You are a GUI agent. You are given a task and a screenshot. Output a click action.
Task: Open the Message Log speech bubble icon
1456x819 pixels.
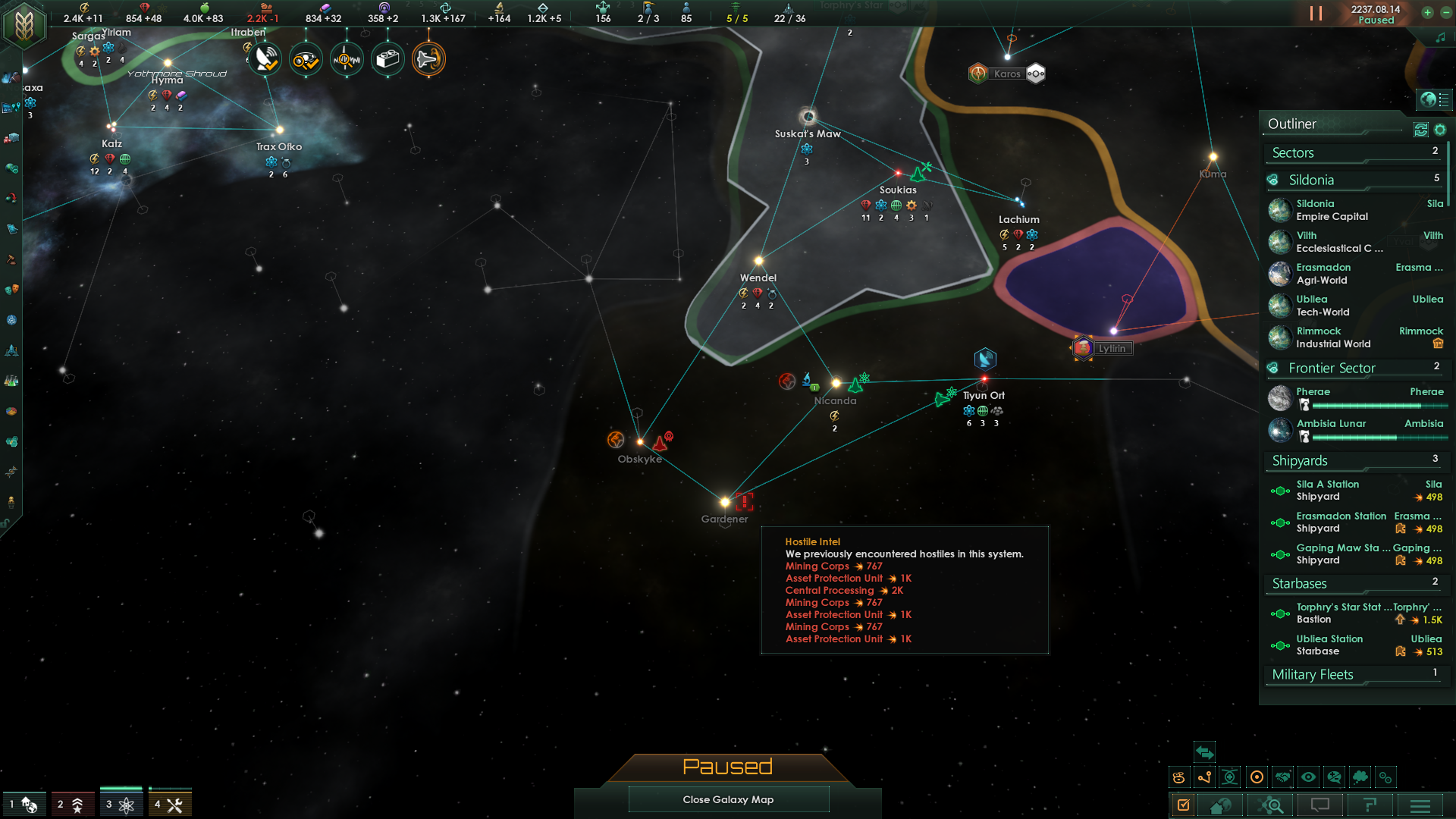click(x=1320, y=806)
